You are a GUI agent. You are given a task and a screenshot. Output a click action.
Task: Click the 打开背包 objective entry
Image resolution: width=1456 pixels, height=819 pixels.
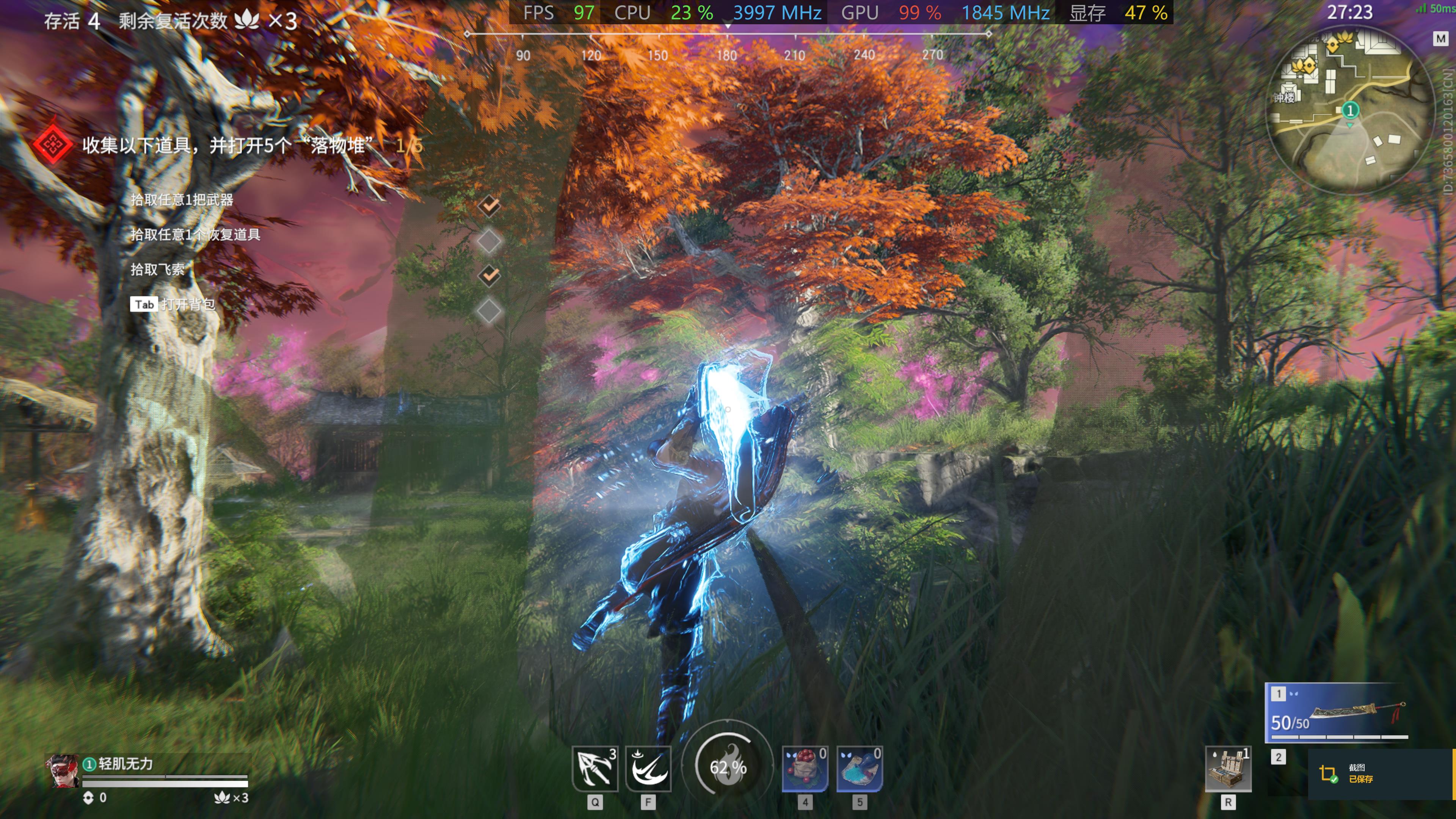(188, 304)
